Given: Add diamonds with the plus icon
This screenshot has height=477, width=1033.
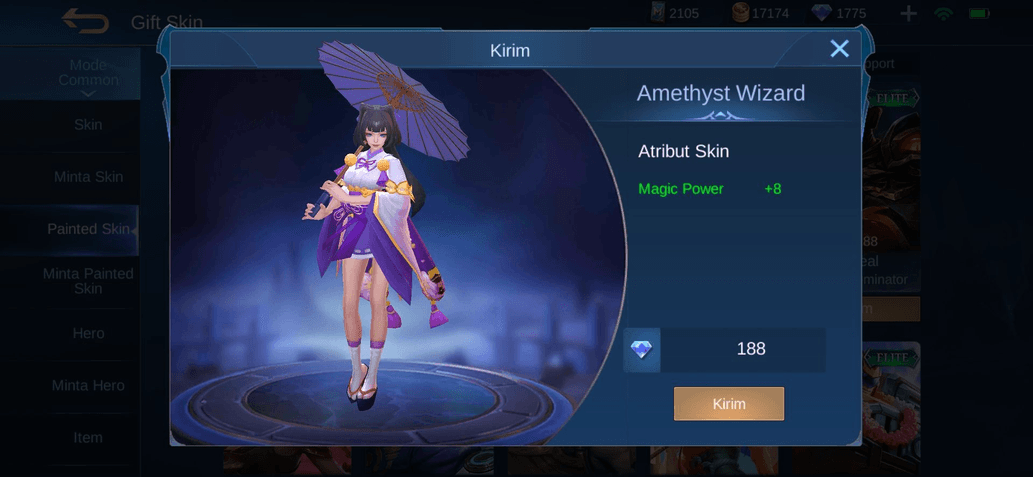Looking at the screenshot, I should [908, 14].
